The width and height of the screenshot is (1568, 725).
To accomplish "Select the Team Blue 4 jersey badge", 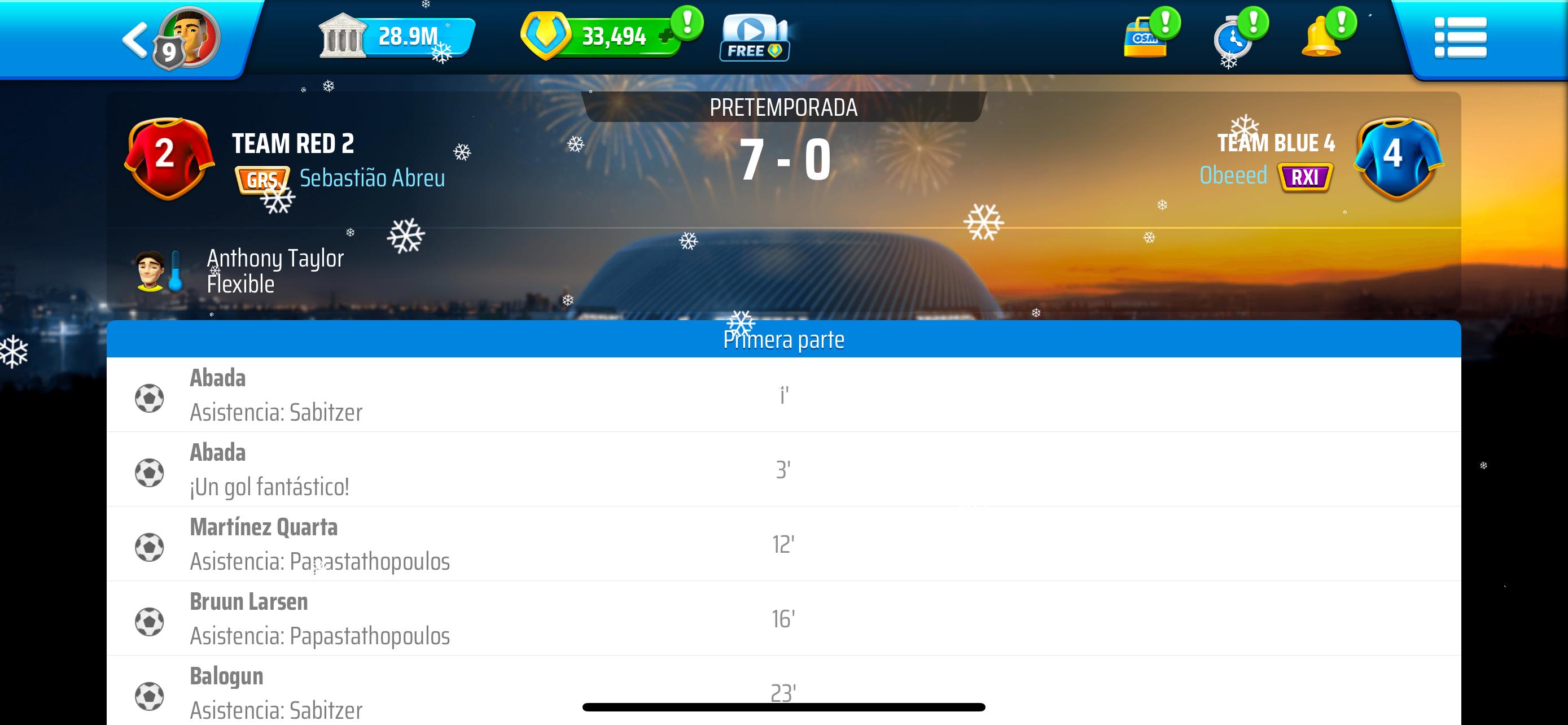I will pos(1397,157).
